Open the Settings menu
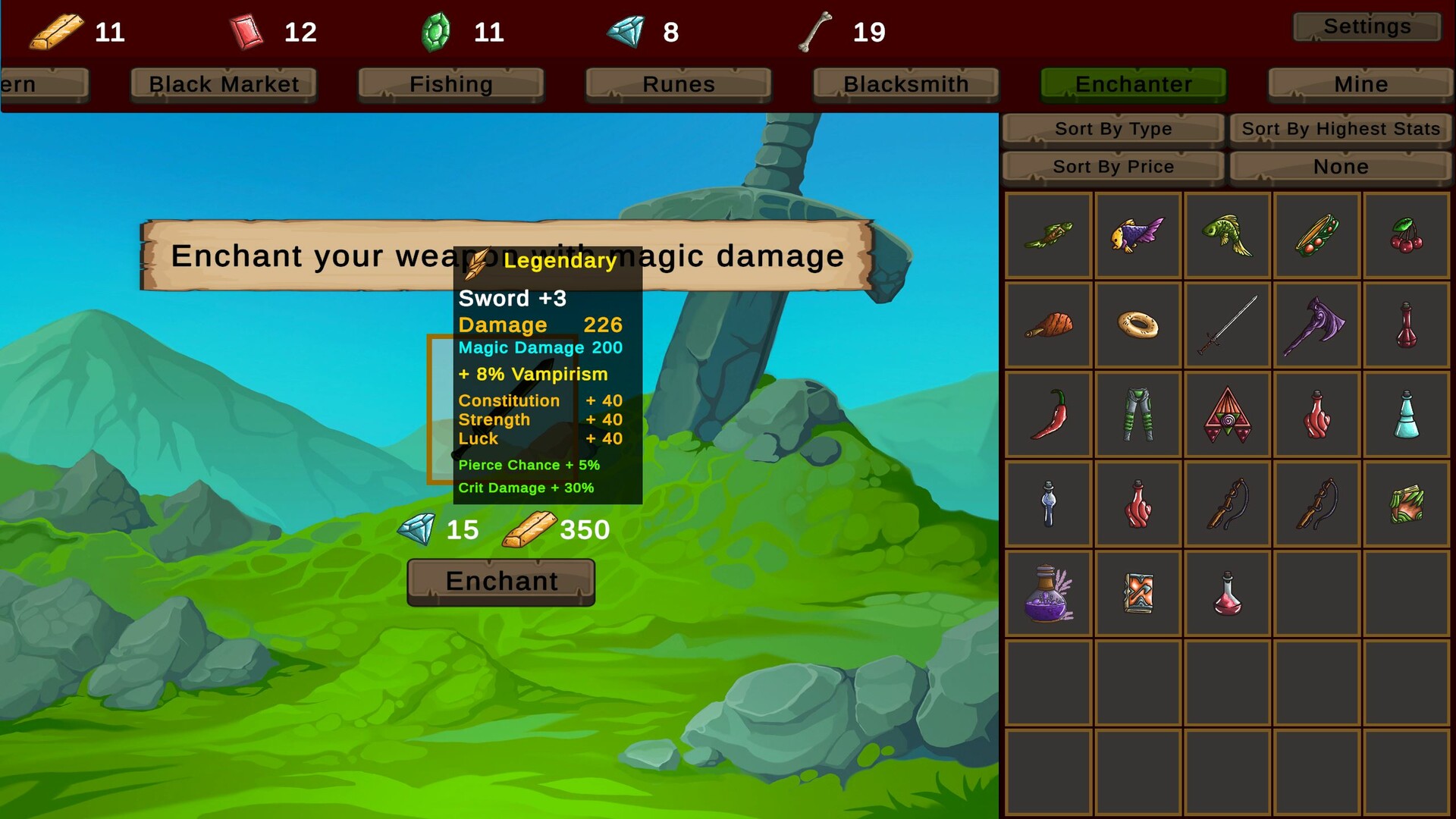 tap(1367, 26)
